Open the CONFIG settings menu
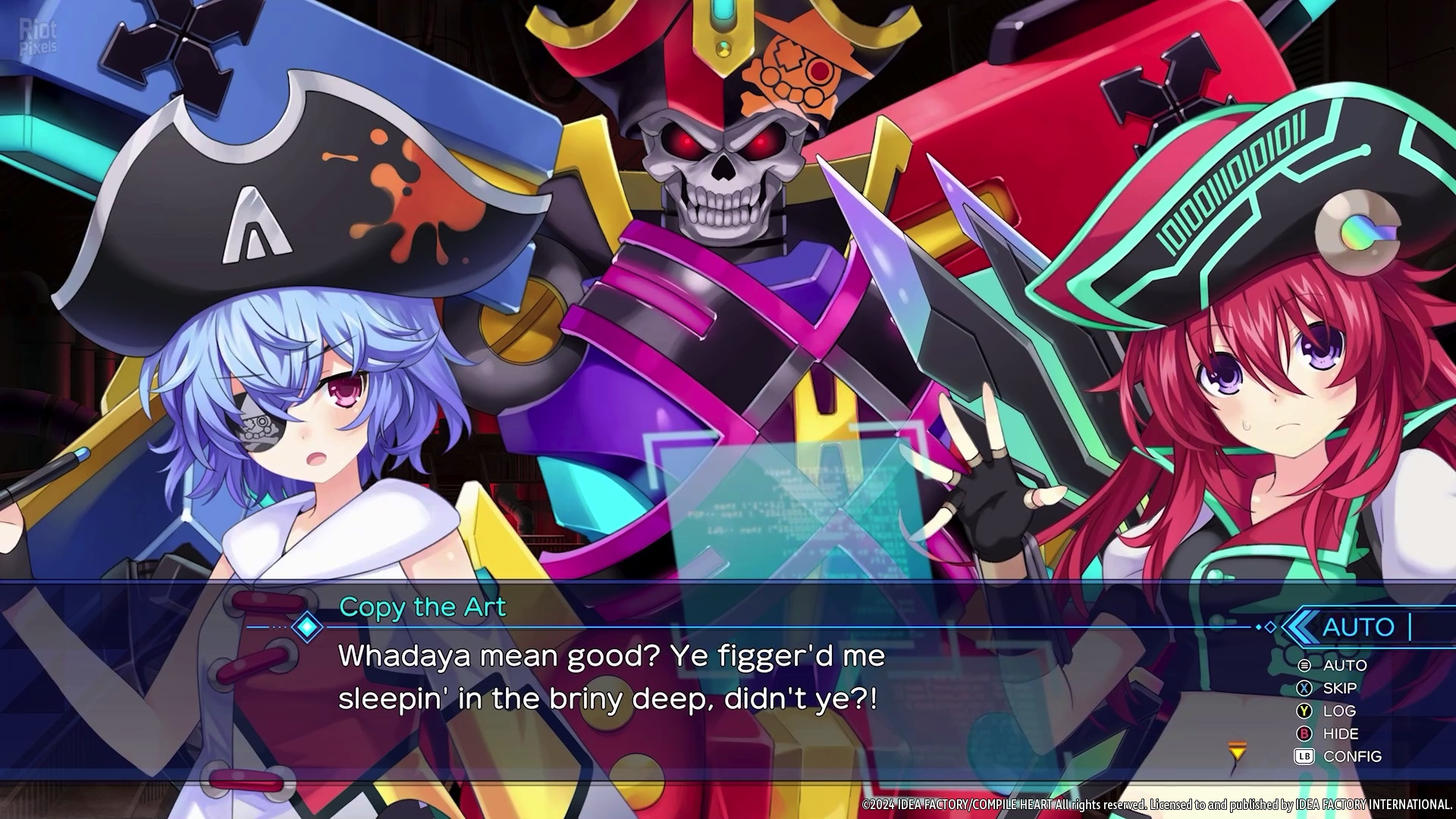 1351,756
